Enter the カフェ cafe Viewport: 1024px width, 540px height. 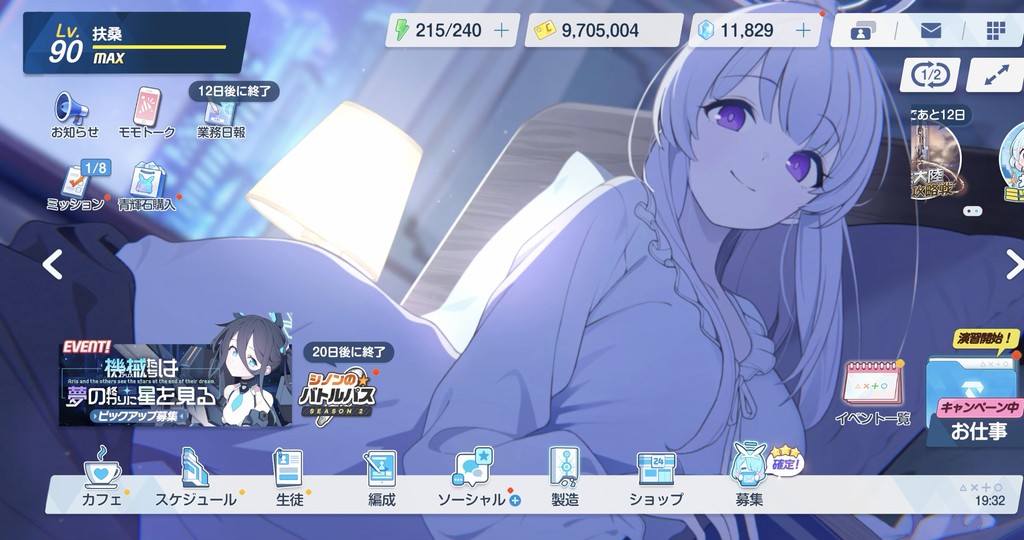tap(102, 478)
